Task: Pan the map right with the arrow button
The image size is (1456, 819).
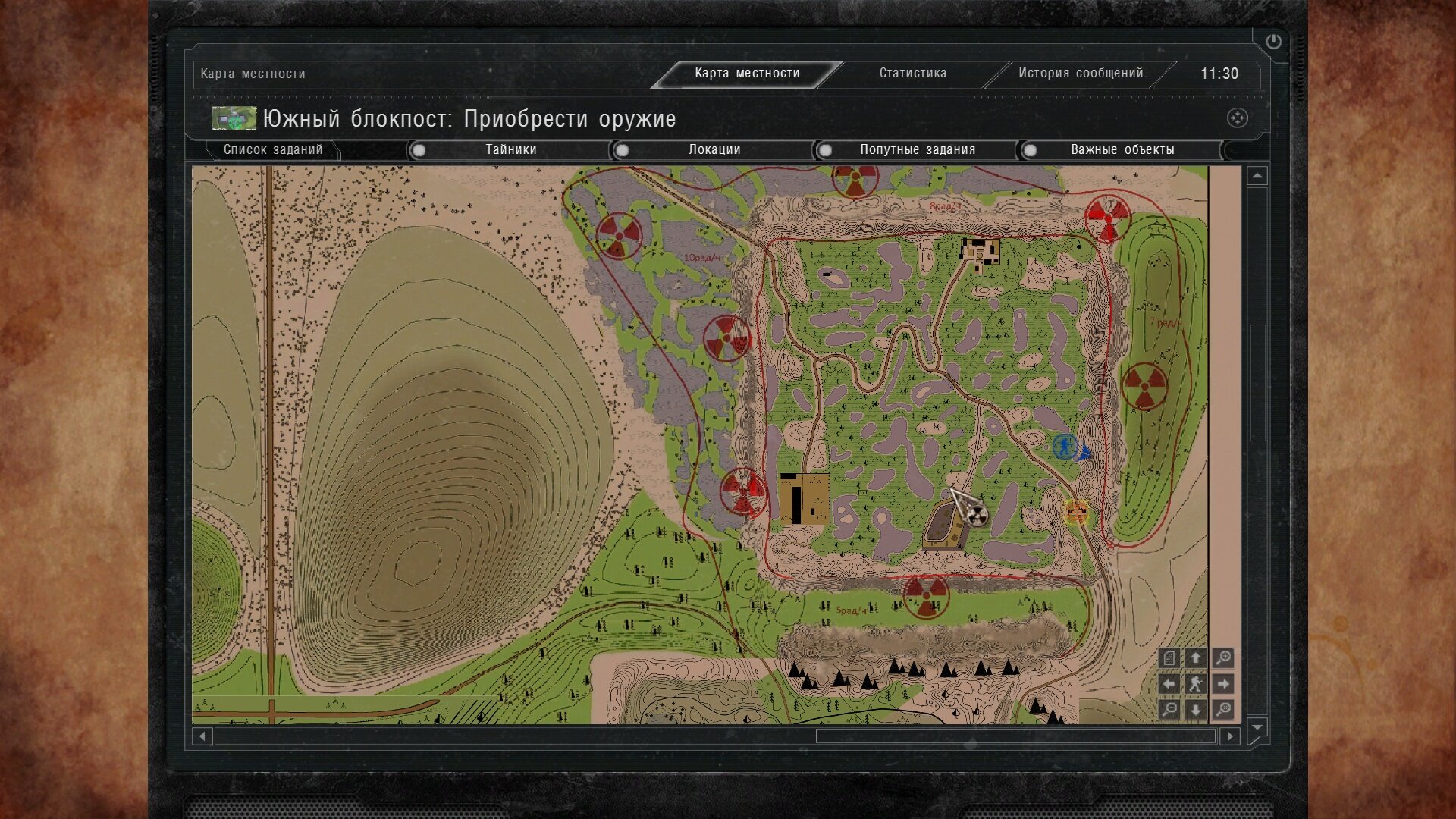Action: click(1222, 684)
